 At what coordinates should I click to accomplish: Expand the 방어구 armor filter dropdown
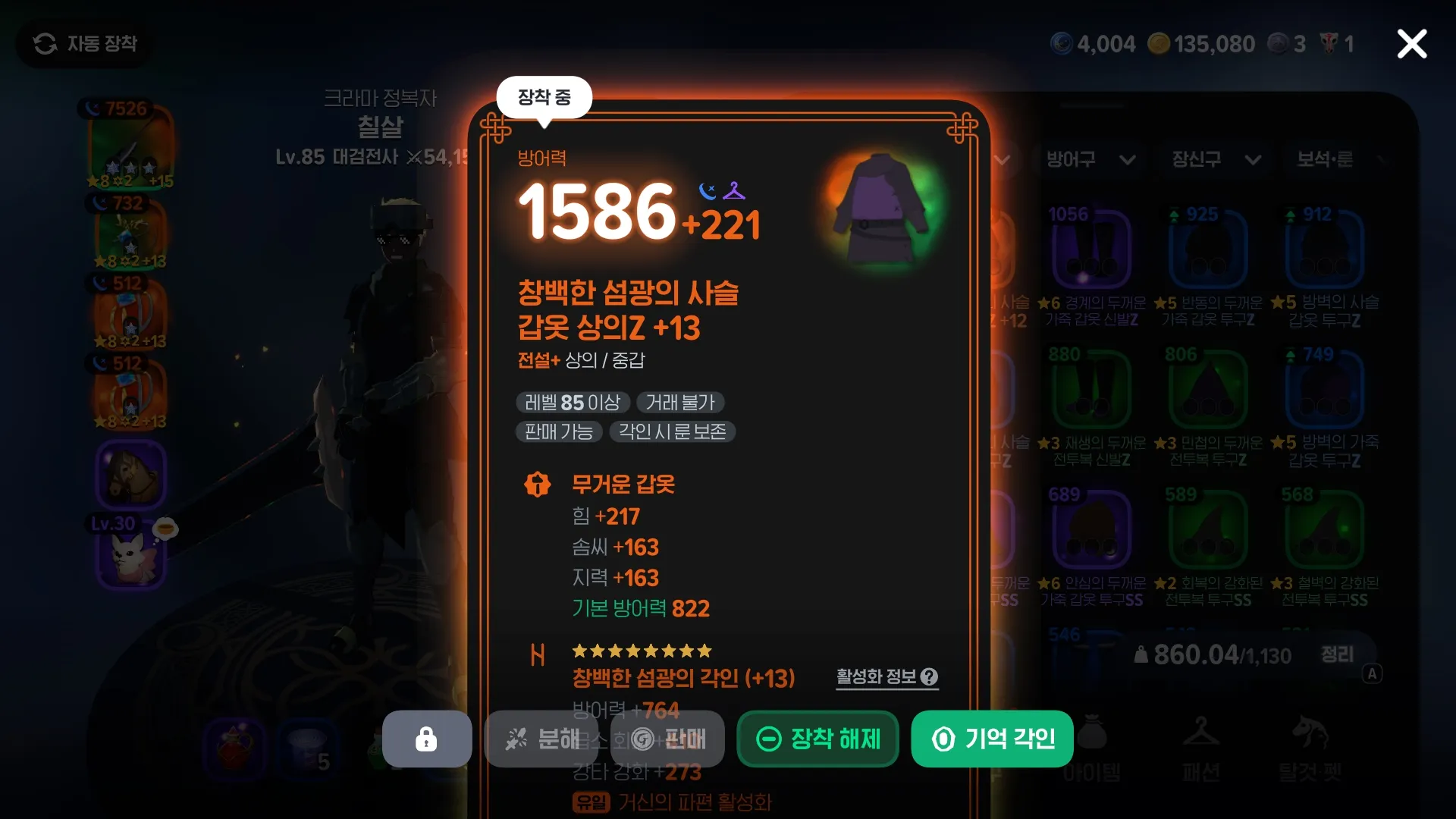[x=1090, y=160]
